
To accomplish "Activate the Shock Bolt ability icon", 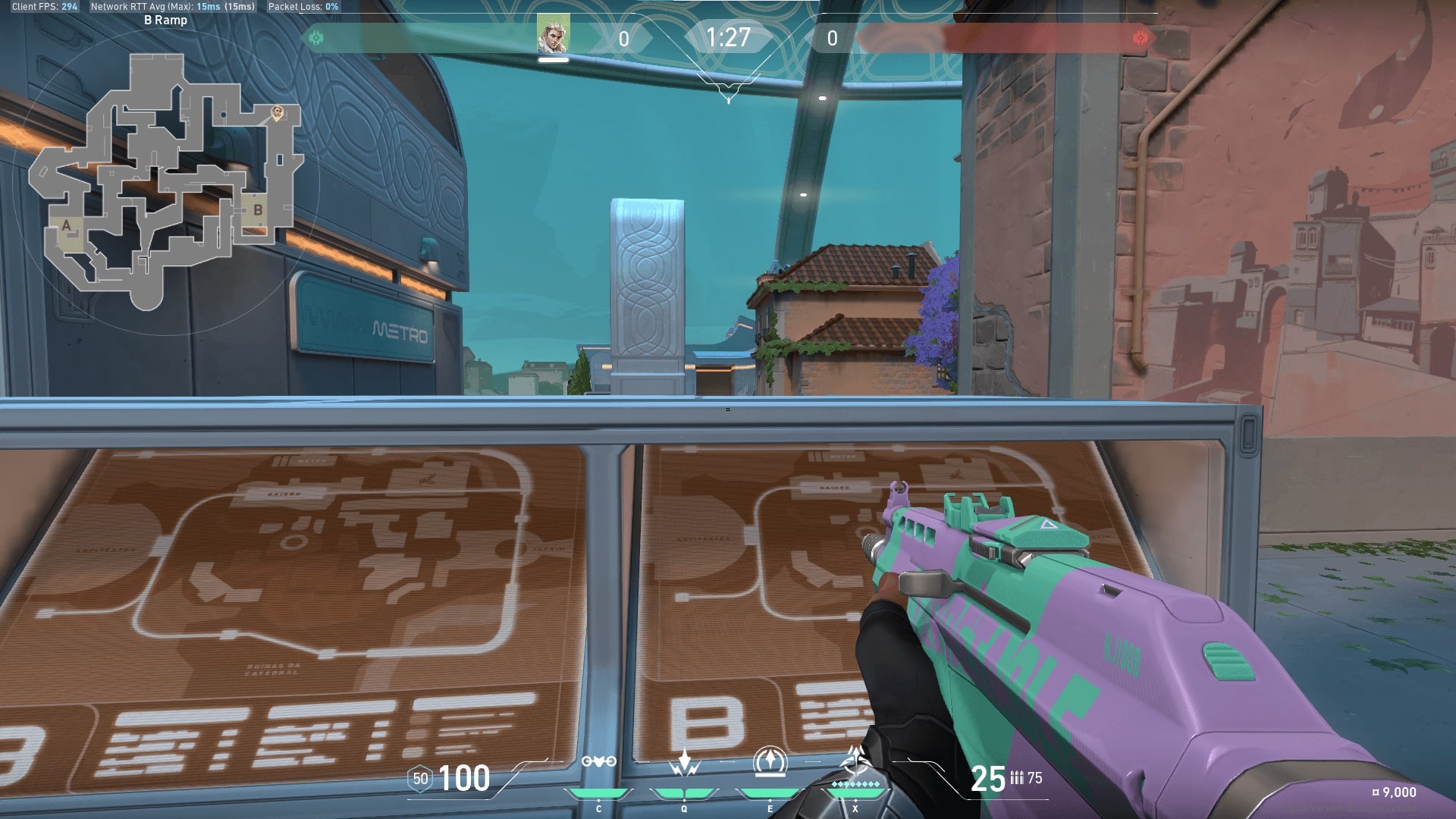I will [684, 762].
